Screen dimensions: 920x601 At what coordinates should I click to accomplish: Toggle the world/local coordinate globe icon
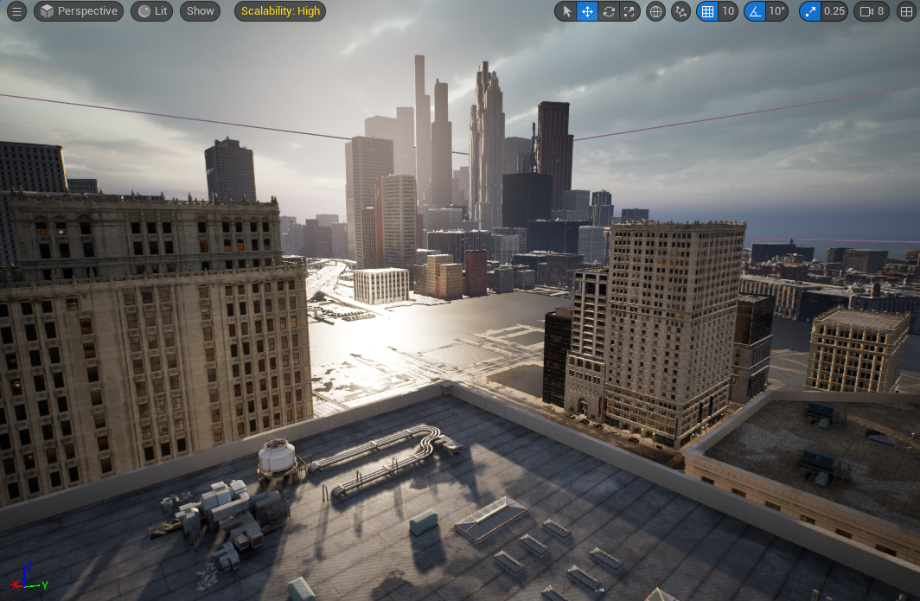(x=656, y=11)
